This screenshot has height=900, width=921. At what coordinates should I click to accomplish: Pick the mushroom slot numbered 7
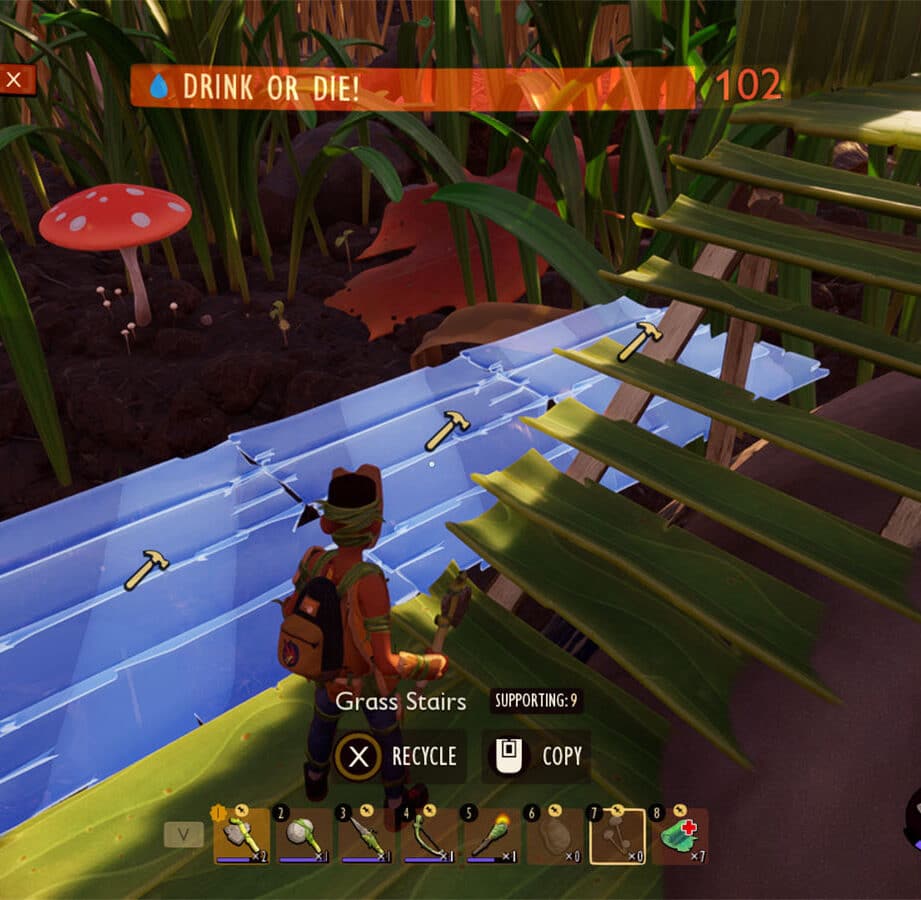pos(616,836)
